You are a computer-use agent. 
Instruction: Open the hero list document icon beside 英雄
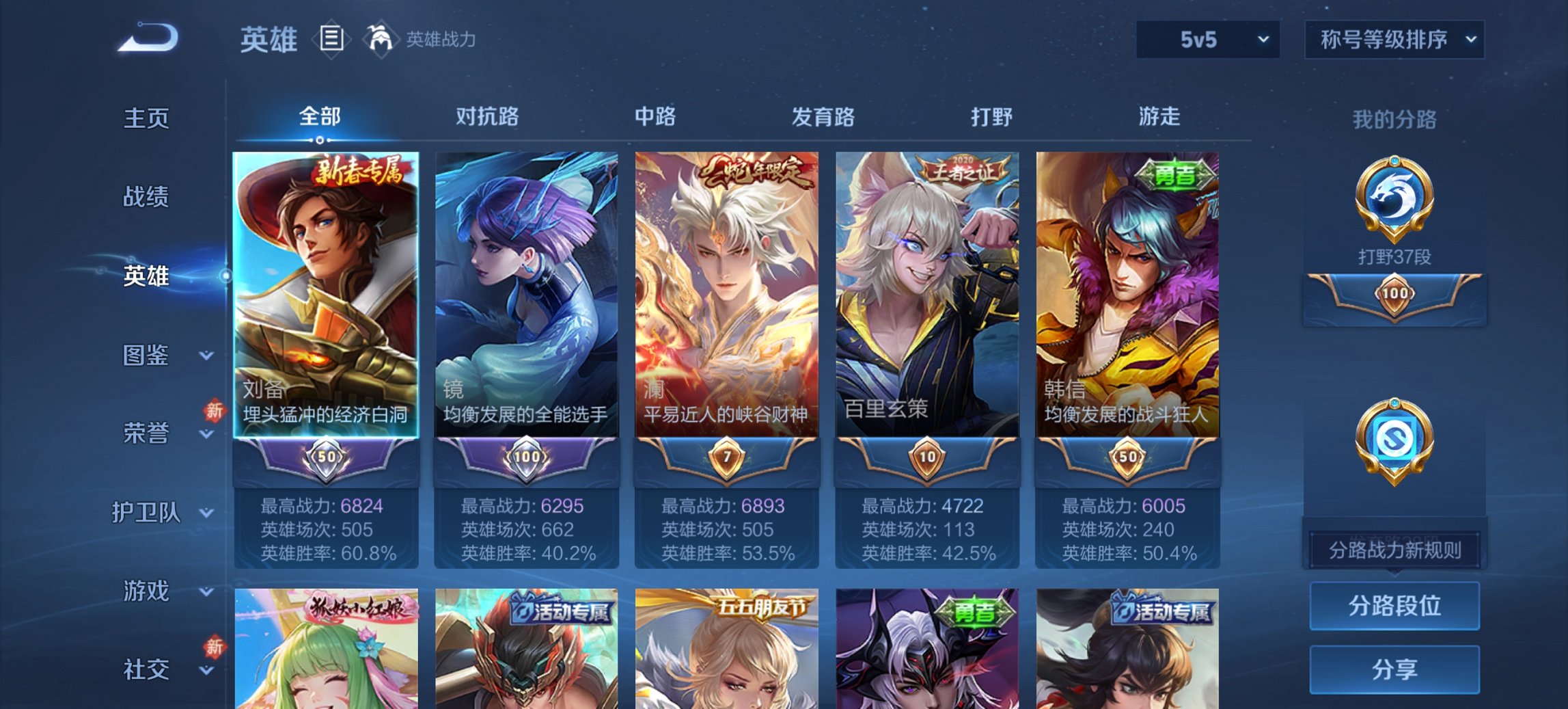333,39
